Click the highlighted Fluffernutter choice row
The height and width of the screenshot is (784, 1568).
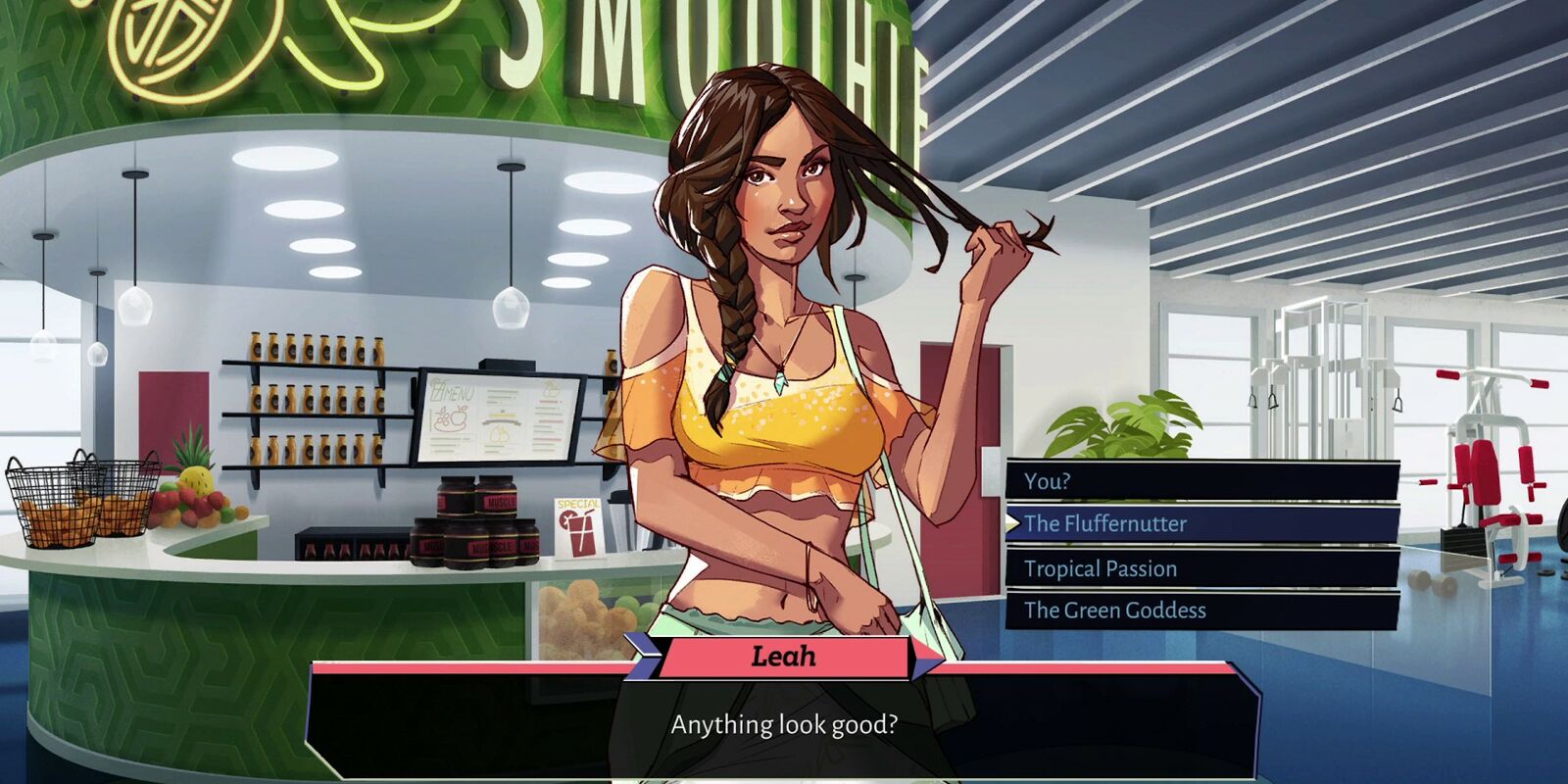[1196, 524]
